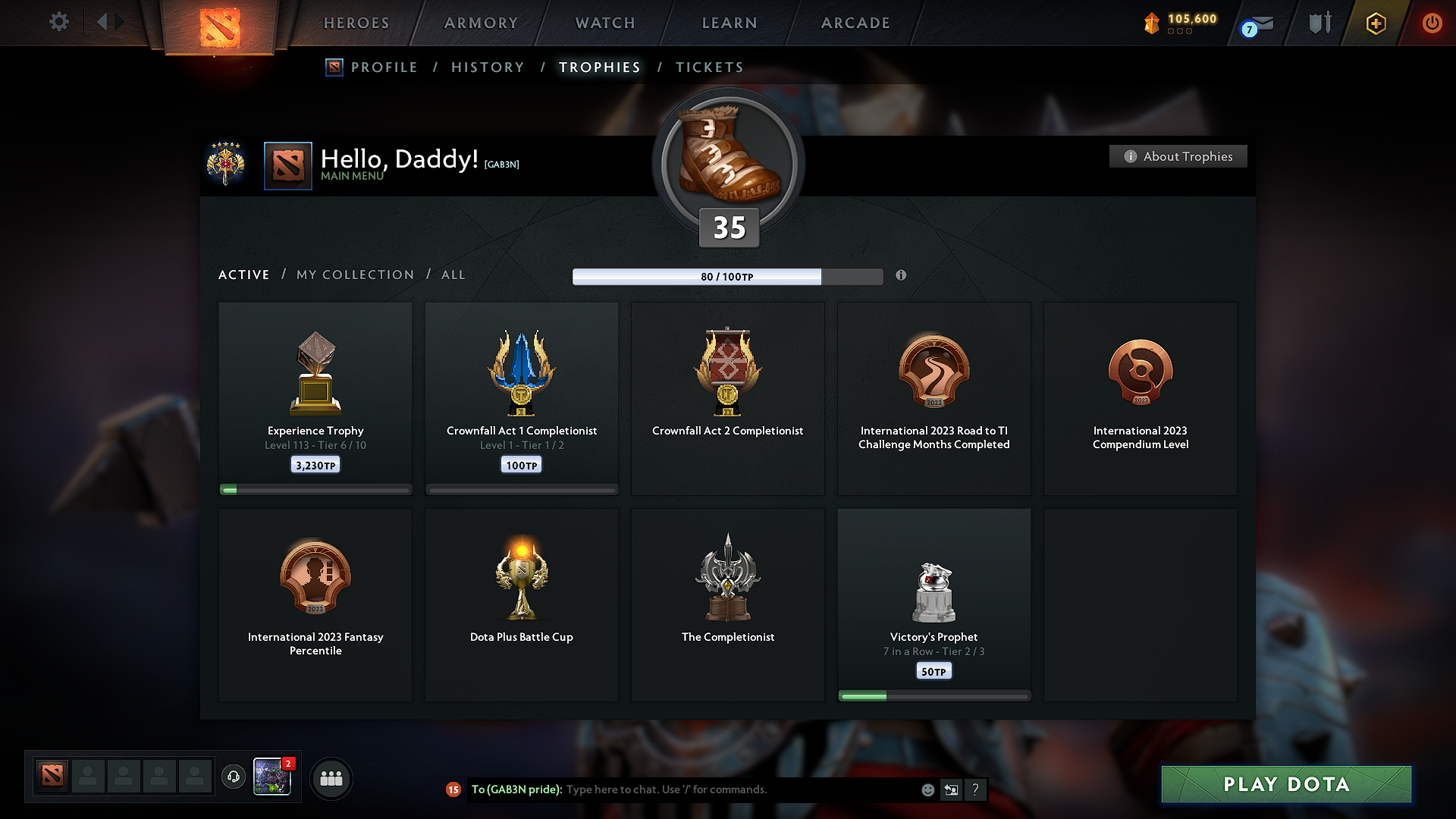Click the power/exit icon
The image size is (1456, 819).
coord(1433,22)
